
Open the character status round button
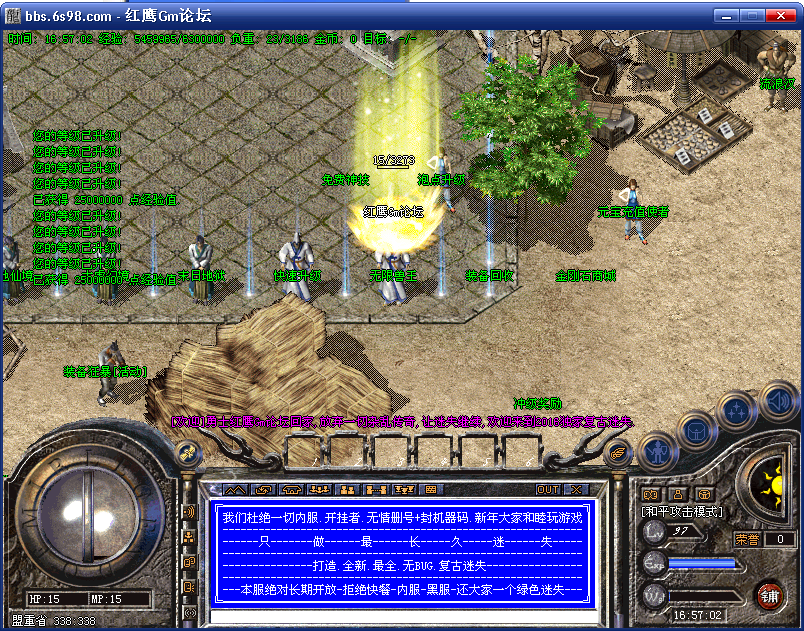pos(656,453)
